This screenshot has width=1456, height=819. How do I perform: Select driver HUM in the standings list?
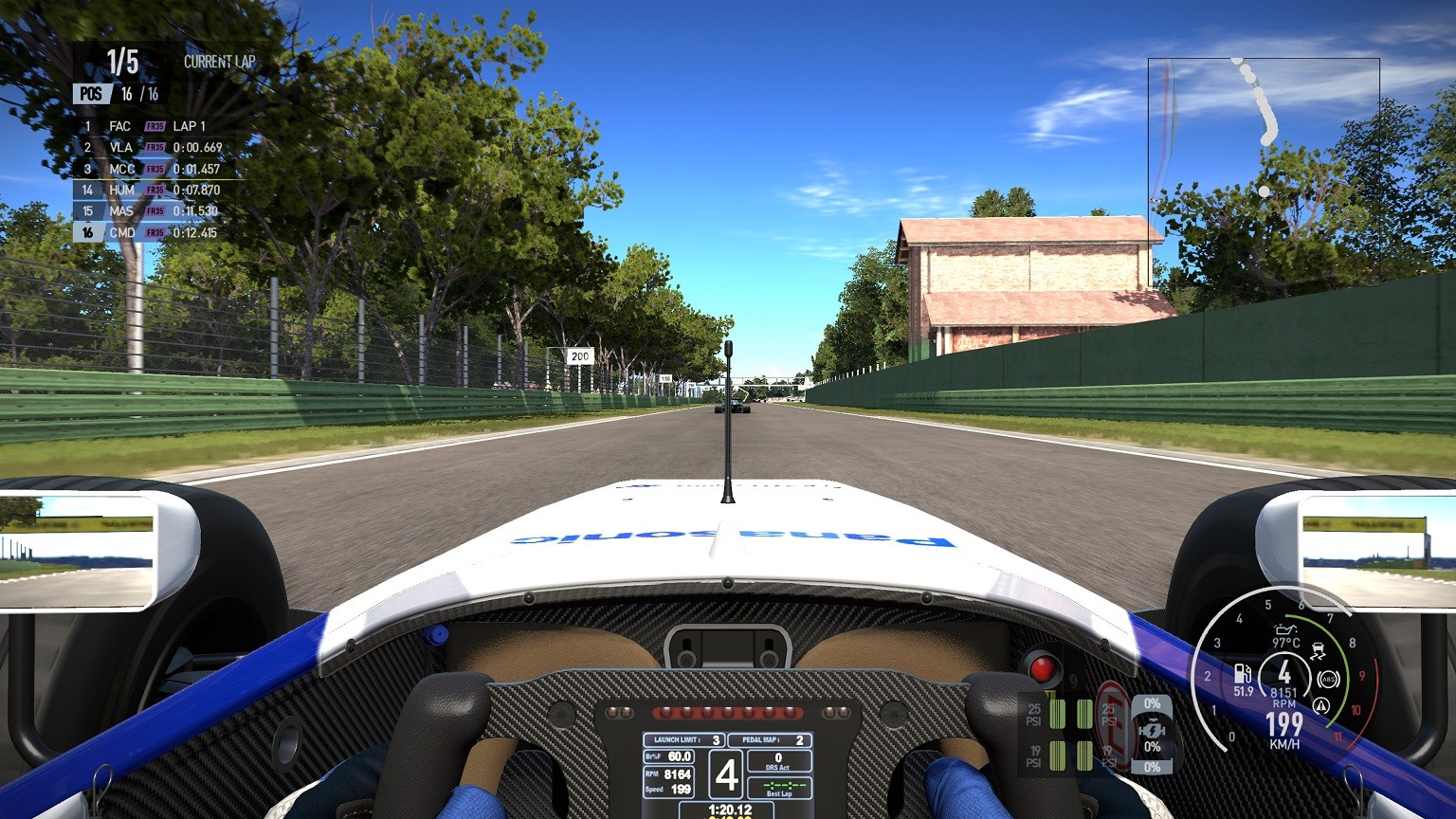[120, 189]
